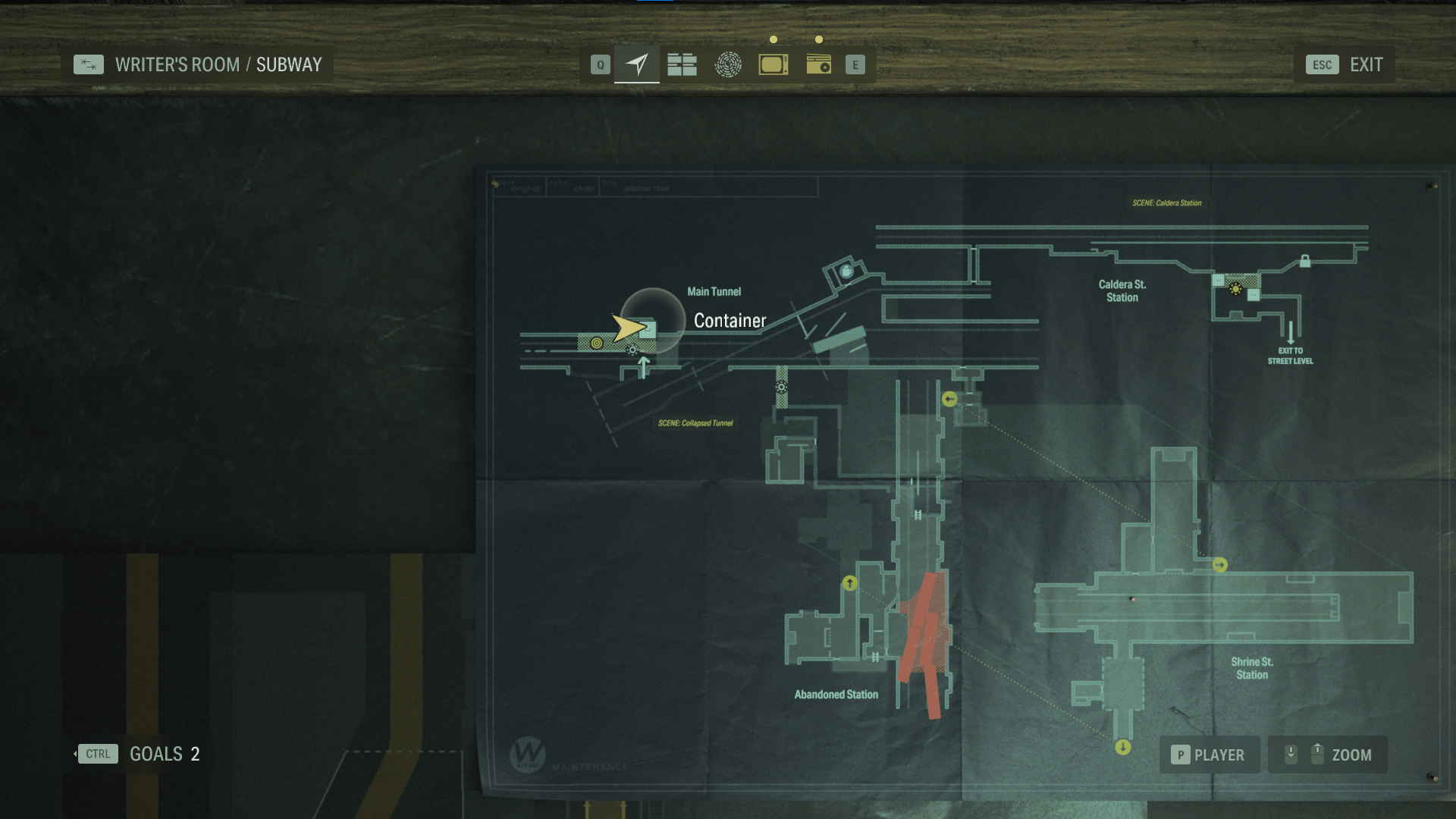Screen dimensions: 1456x819
Task: Open GOALS using the CTRL button
Action: (x=98, y=754)
